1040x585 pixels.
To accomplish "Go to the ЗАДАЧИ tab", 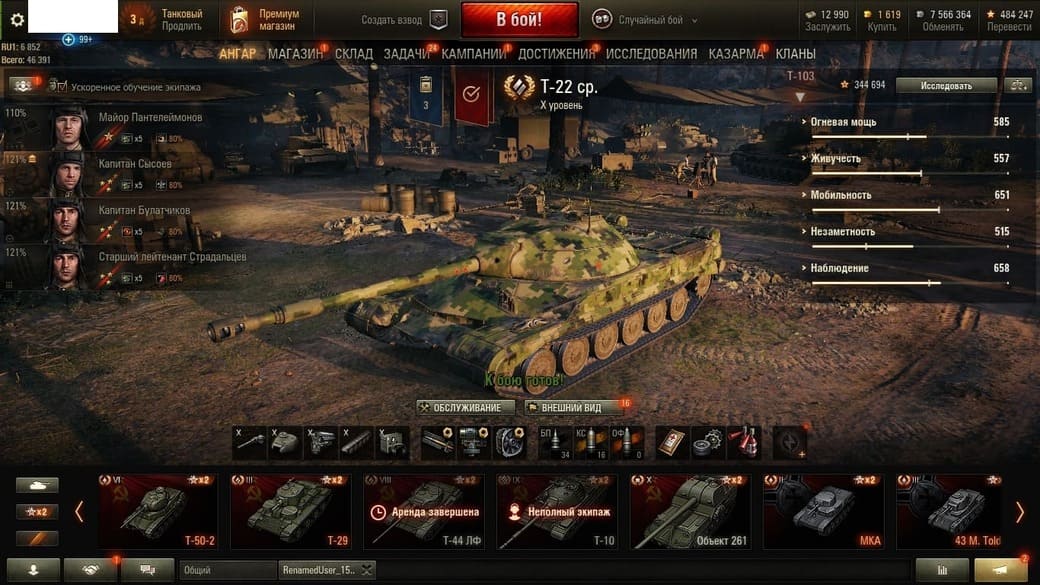I will [x=407, y=54].
